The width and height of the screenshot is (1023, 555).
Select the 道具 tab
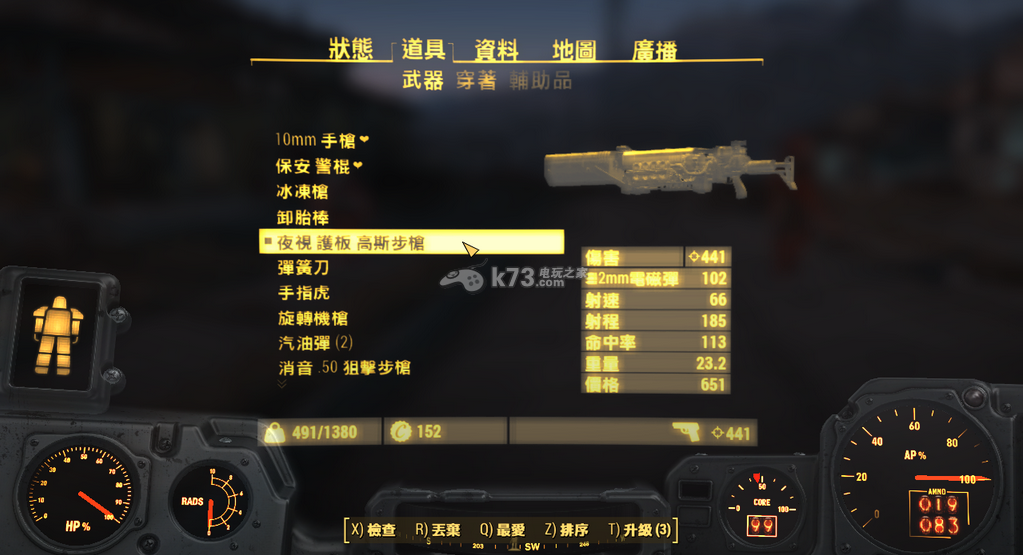point(423,50)
